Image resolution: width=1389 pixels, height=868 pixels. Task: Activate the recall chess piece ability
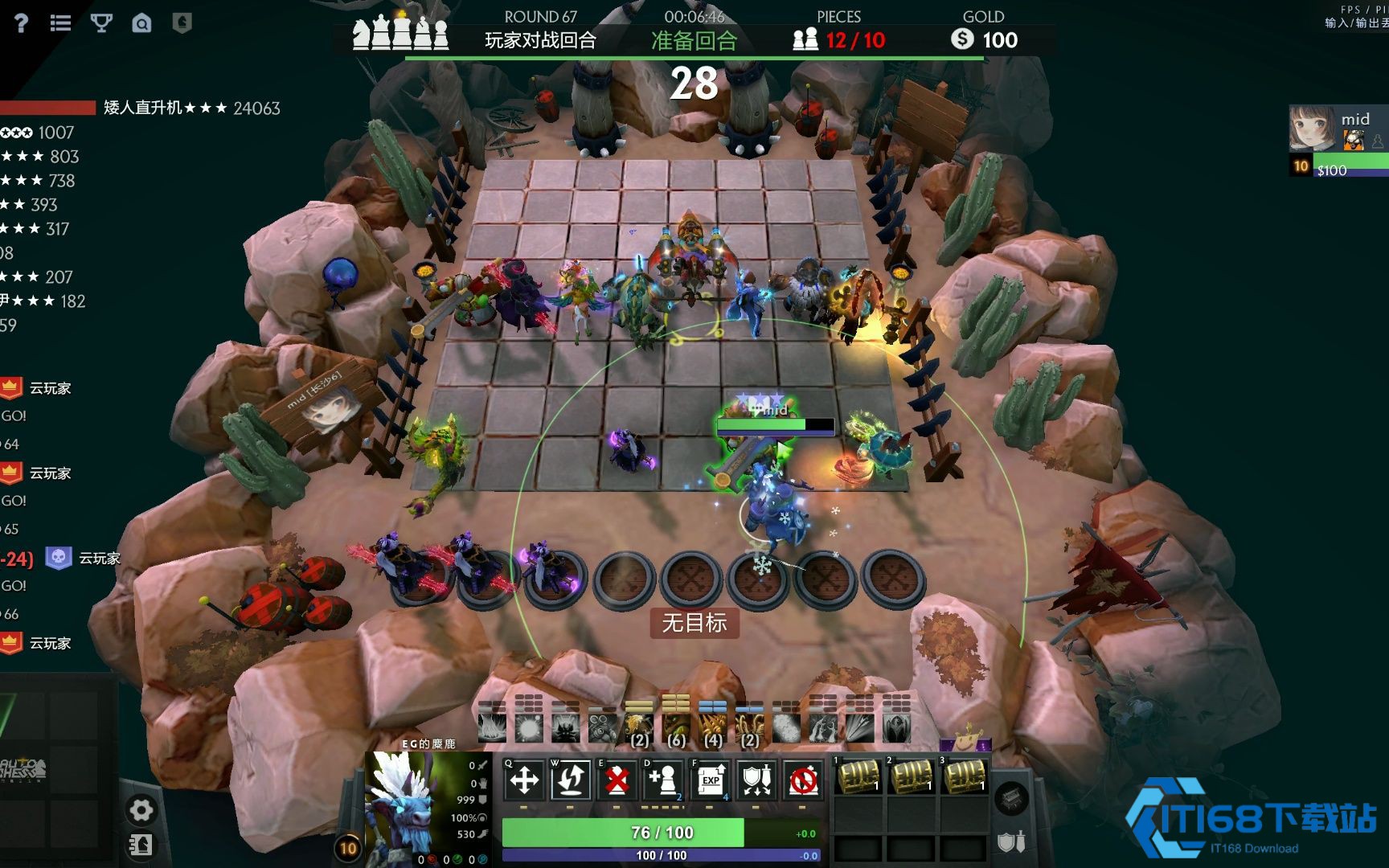[571, 780]
